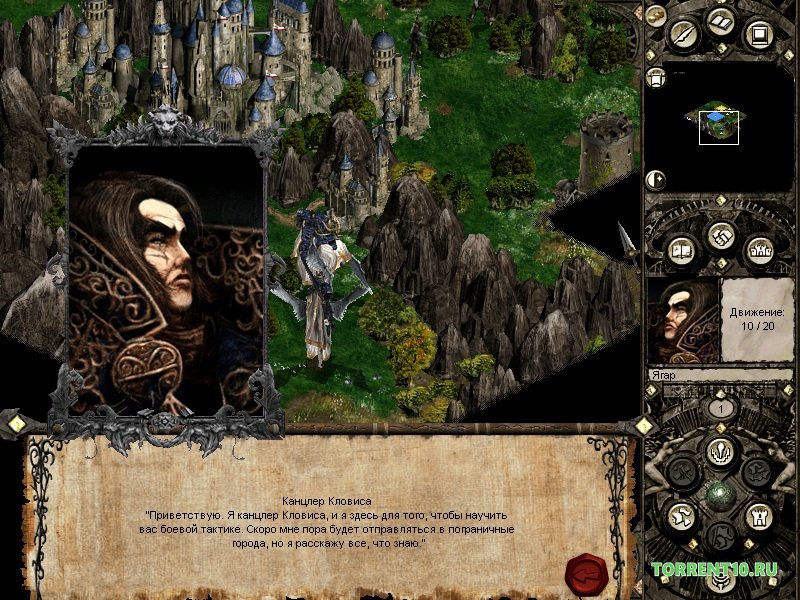Continue dialogue with the red wax seal
The width and height of the screenshot is (800, 600).
coord(587,572)
